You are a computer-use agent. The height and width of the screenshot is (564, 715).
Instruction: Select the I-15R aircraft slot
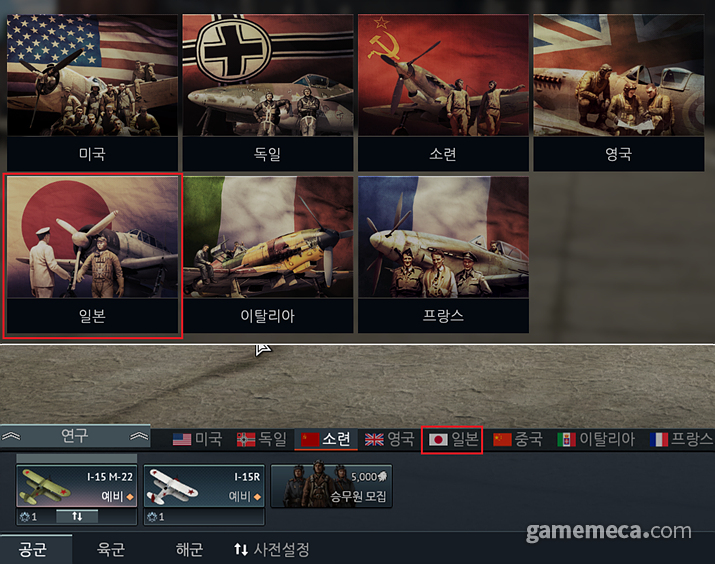204,487
